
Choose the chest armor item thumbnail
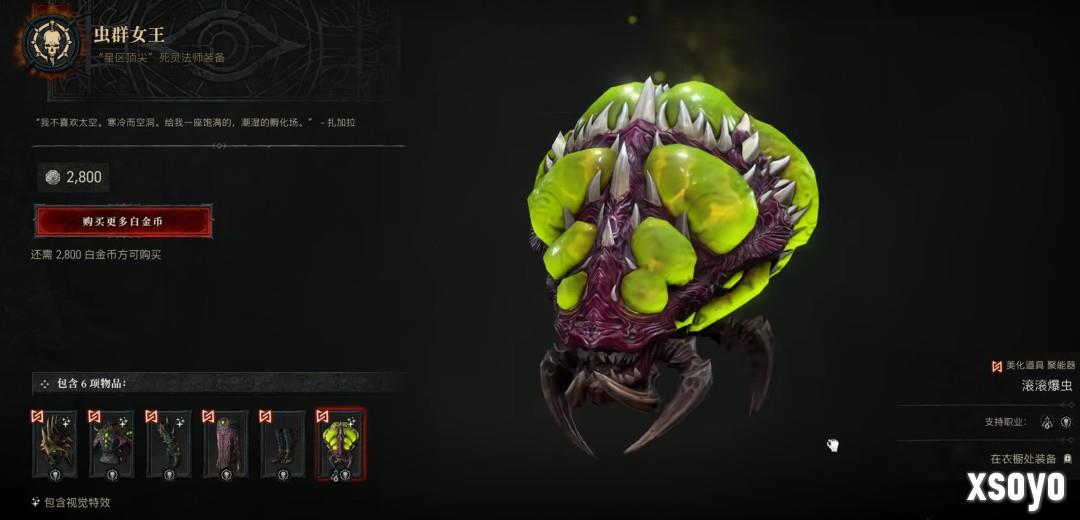click(x=112, y=445)
